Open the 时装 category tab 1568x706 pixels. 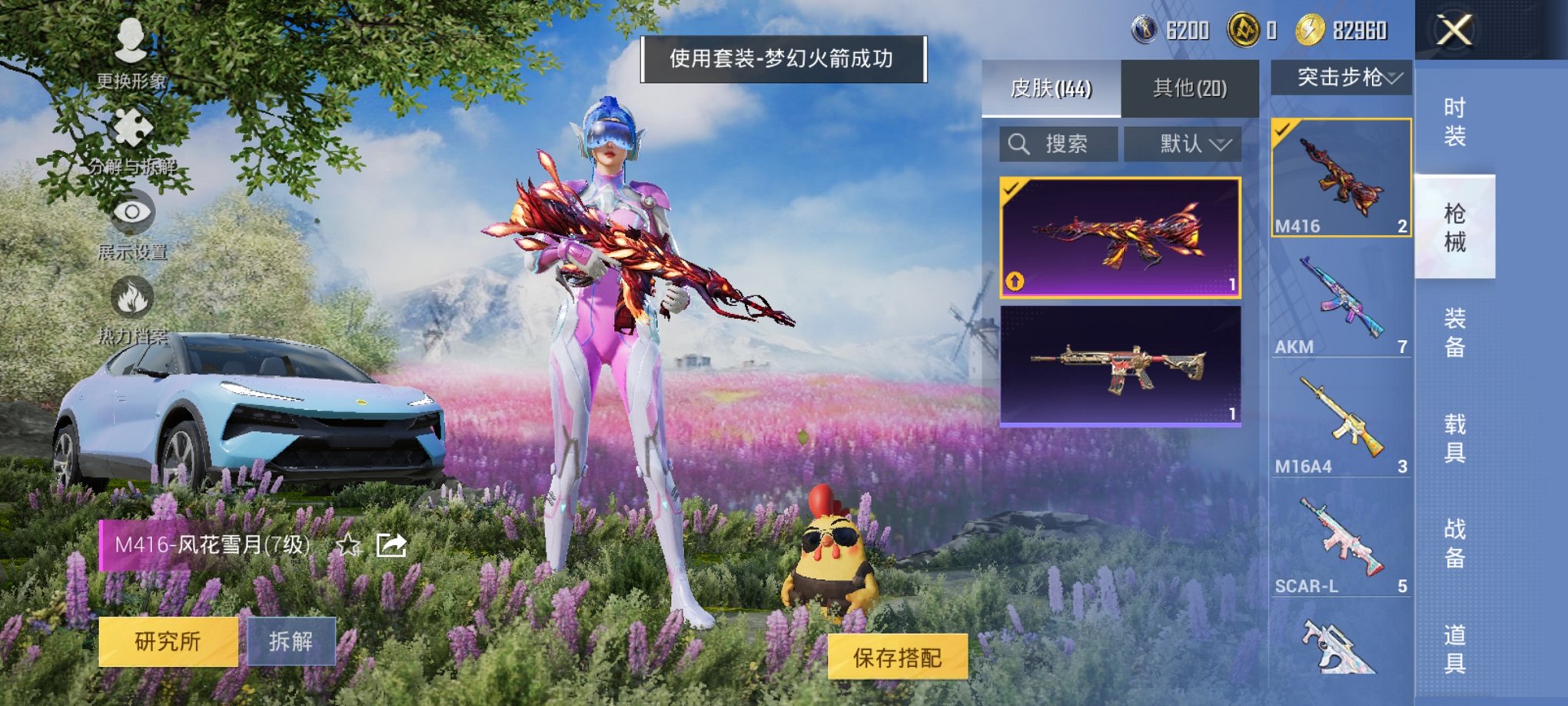click(x=1457, y=123)
